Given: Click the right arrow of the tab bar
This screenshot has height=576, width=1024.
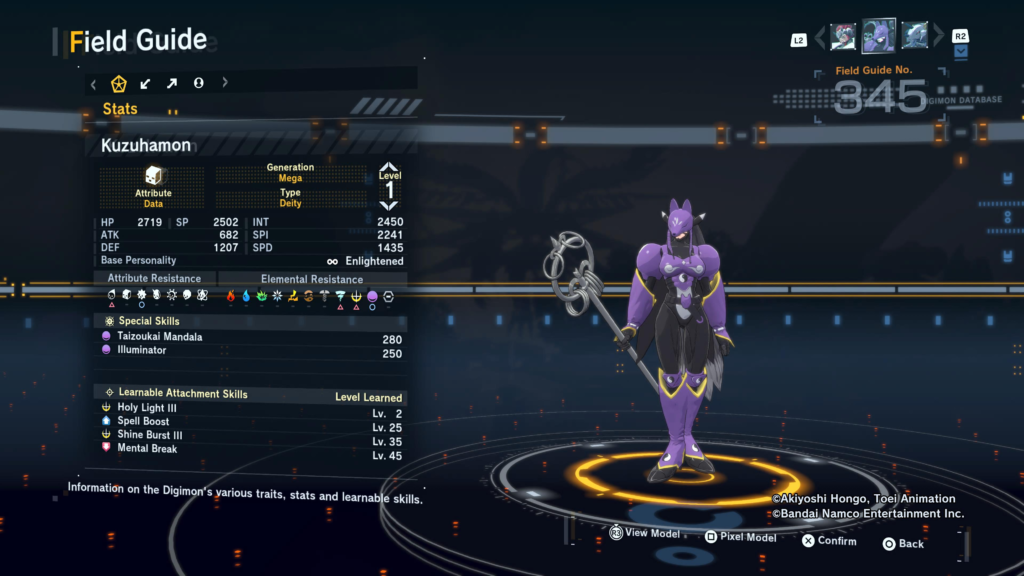Looking at the screenshot, I should pyautogui.click(x=225, y=83).
